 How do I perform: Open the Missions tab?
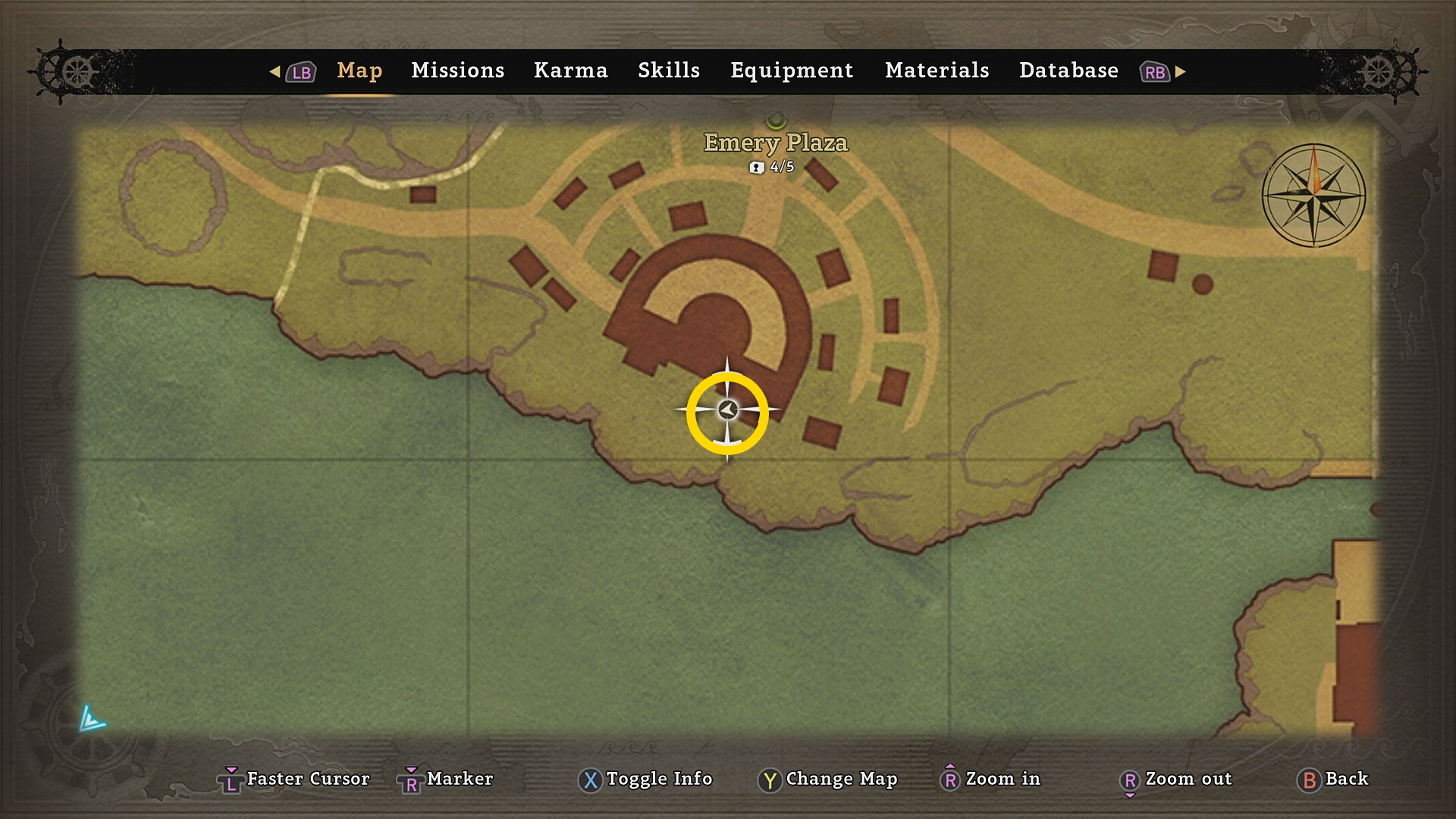click(457, 71)
